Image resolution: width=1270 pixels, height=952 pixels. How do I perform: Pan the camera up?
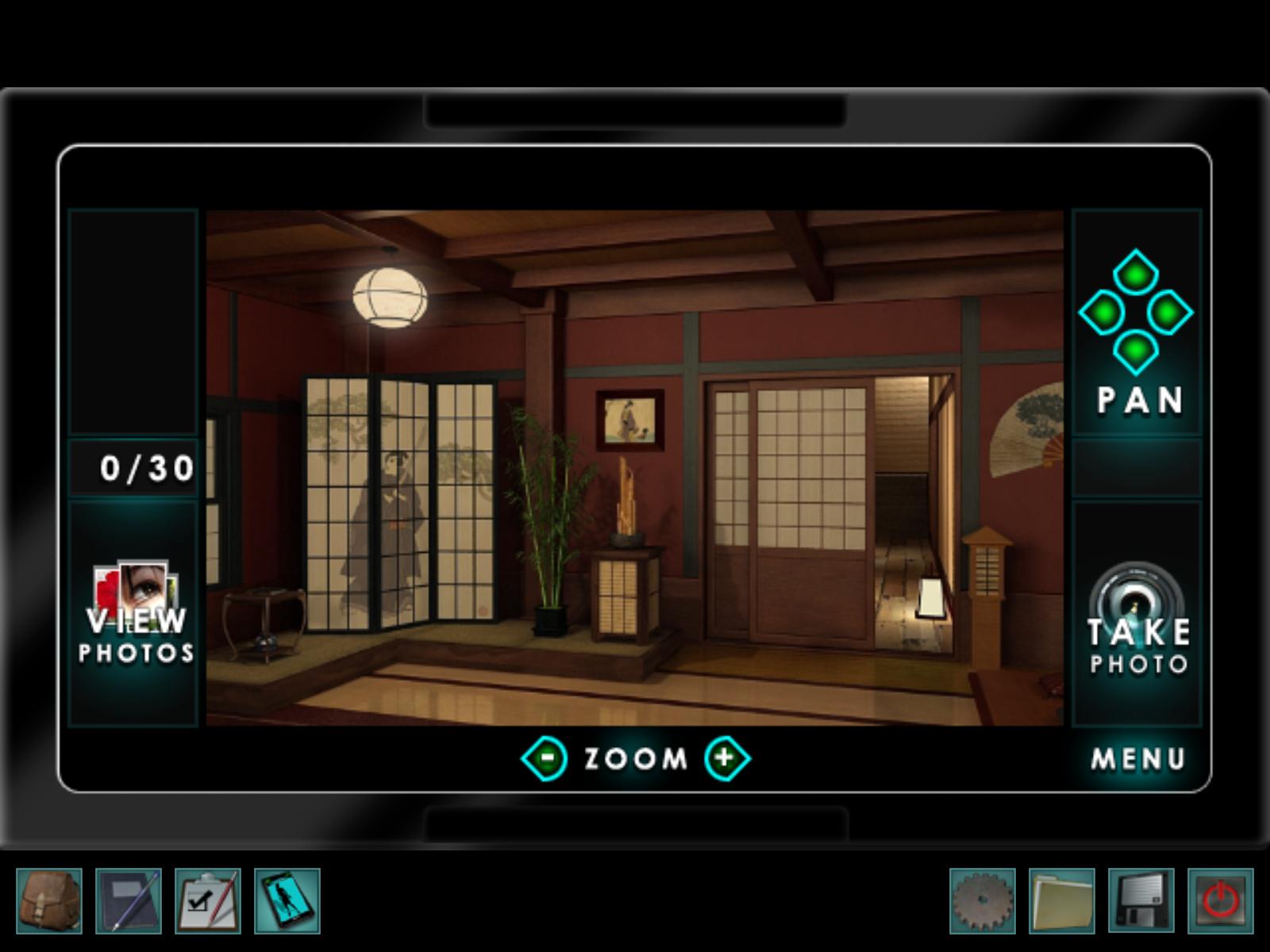click(1135, 273)
